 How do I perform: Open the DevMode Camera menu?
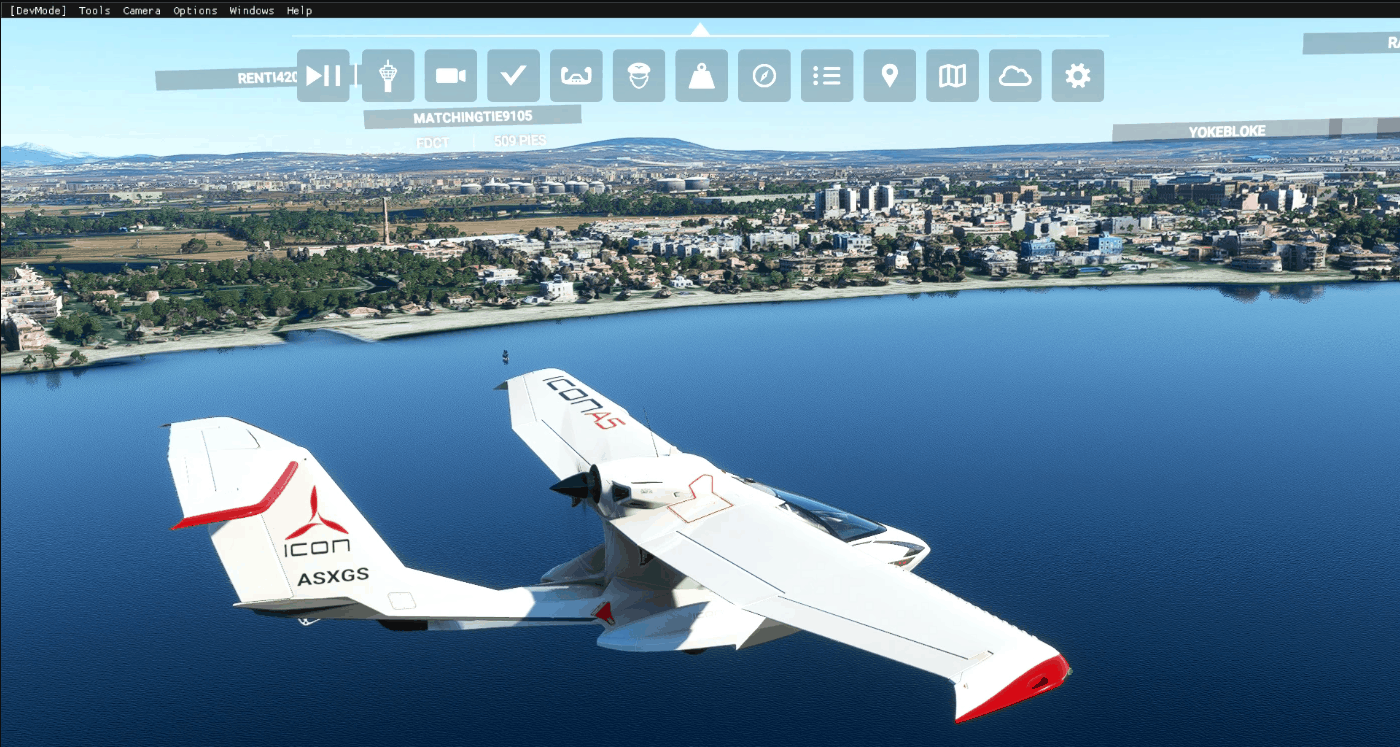[142, 11]
